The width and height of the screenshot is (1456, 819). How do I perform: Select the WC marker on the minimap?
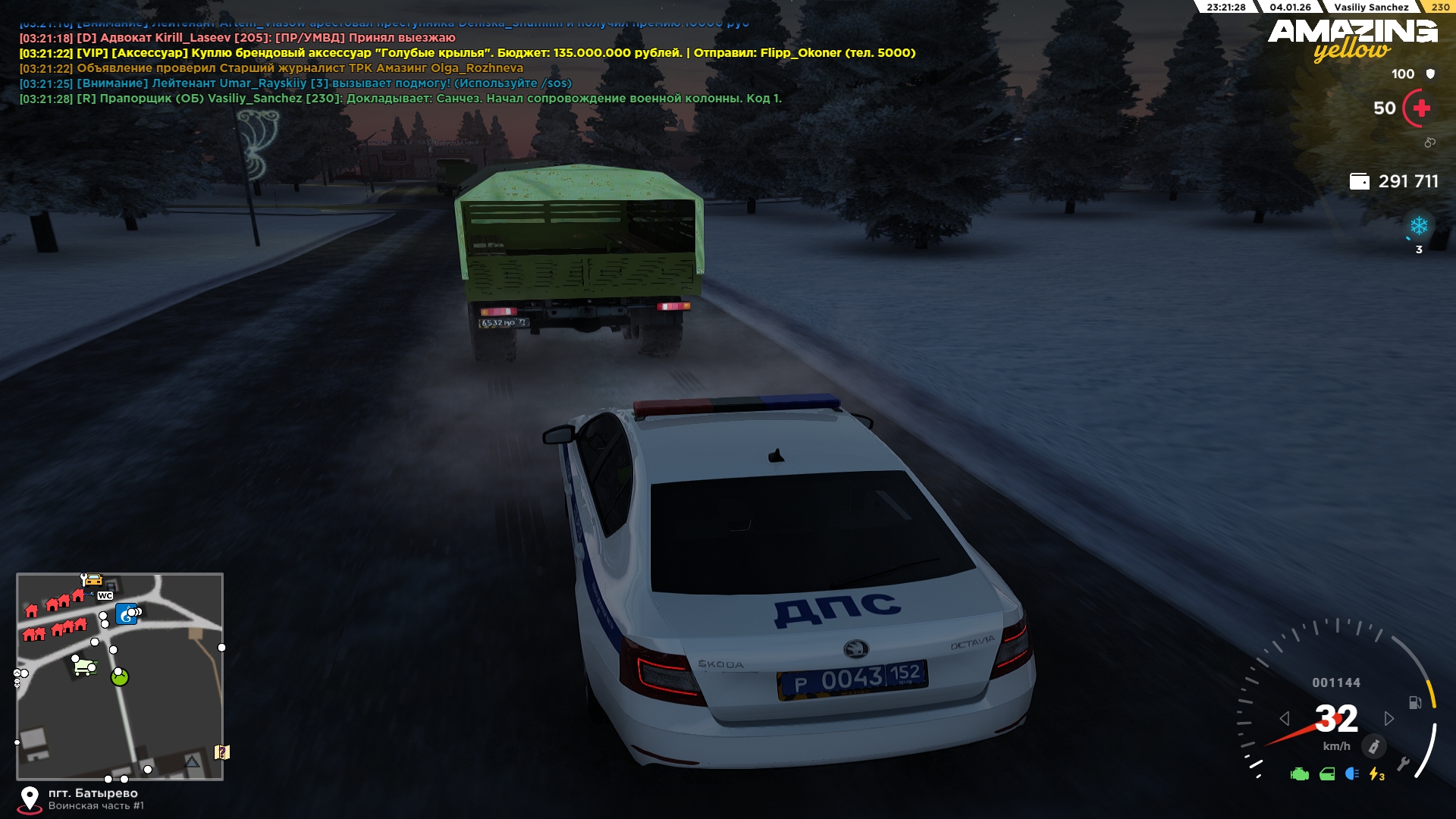(x=105, y=596)
